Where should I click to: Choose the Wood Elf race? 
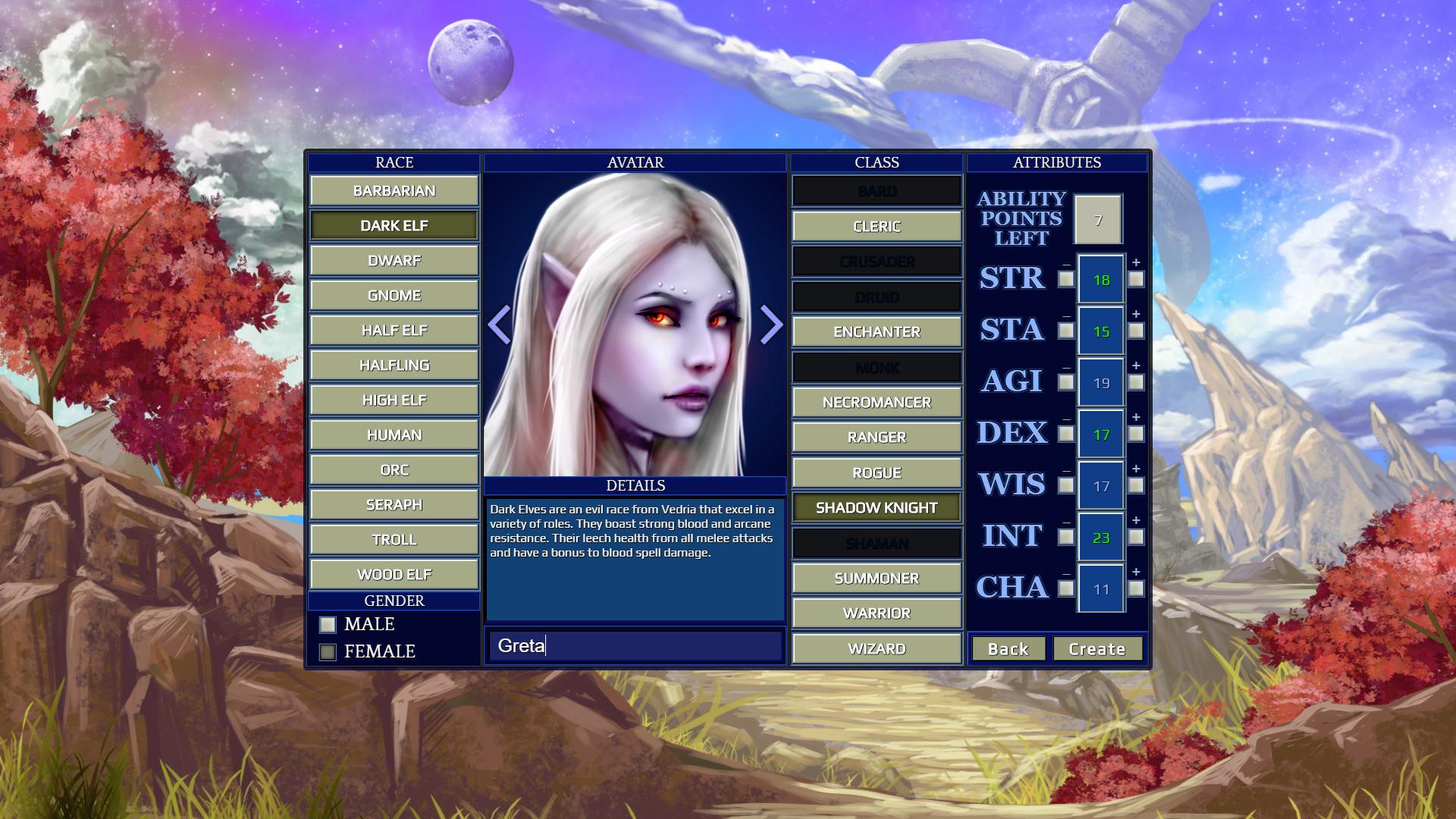click(x=394, y=575)
